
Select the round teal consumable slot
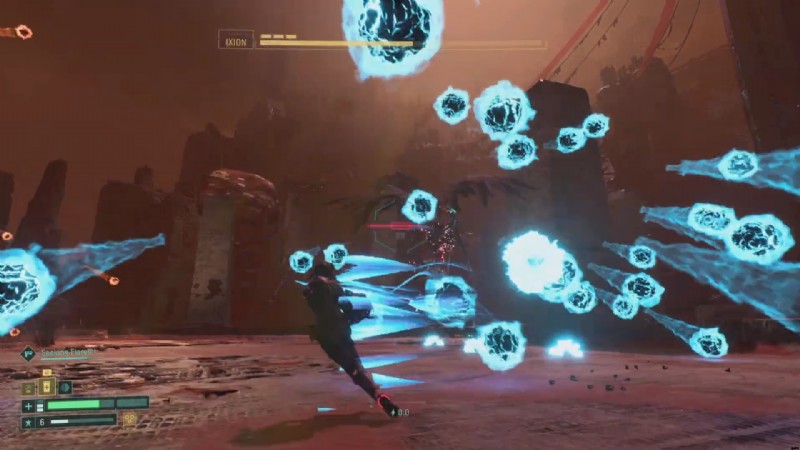[x=65, y=387]
